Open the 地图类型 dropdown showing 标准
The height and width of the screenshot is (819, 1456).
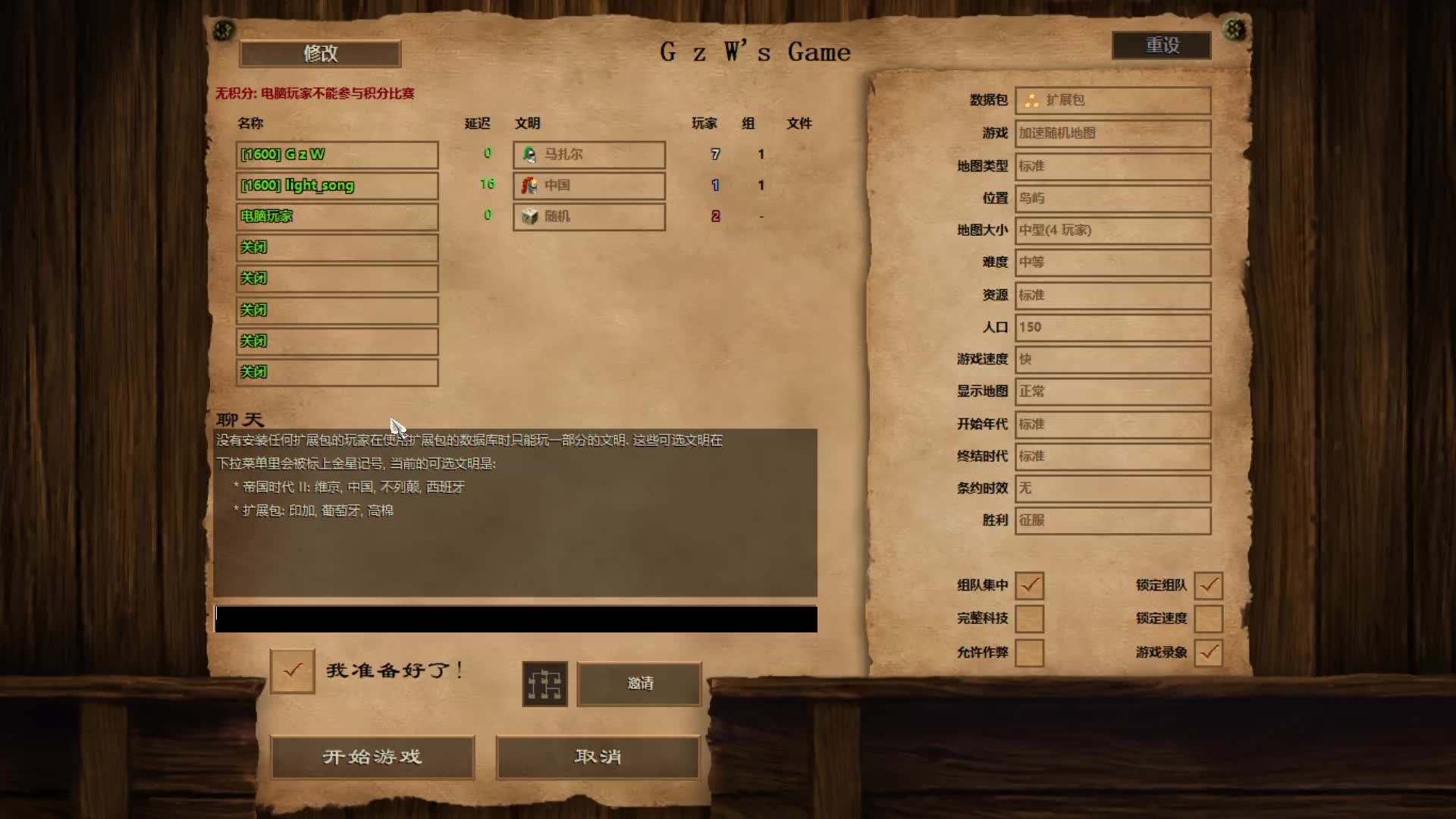(x=1112, y=166)
